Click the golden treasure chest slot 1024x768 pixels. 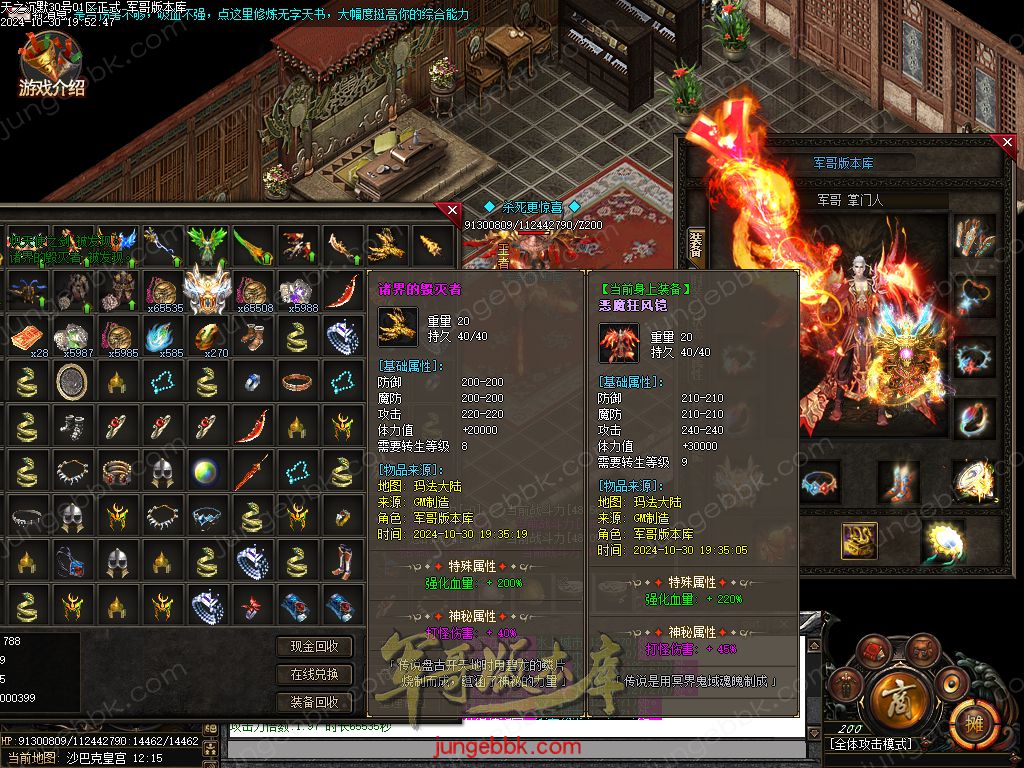(x=858, y=540)
